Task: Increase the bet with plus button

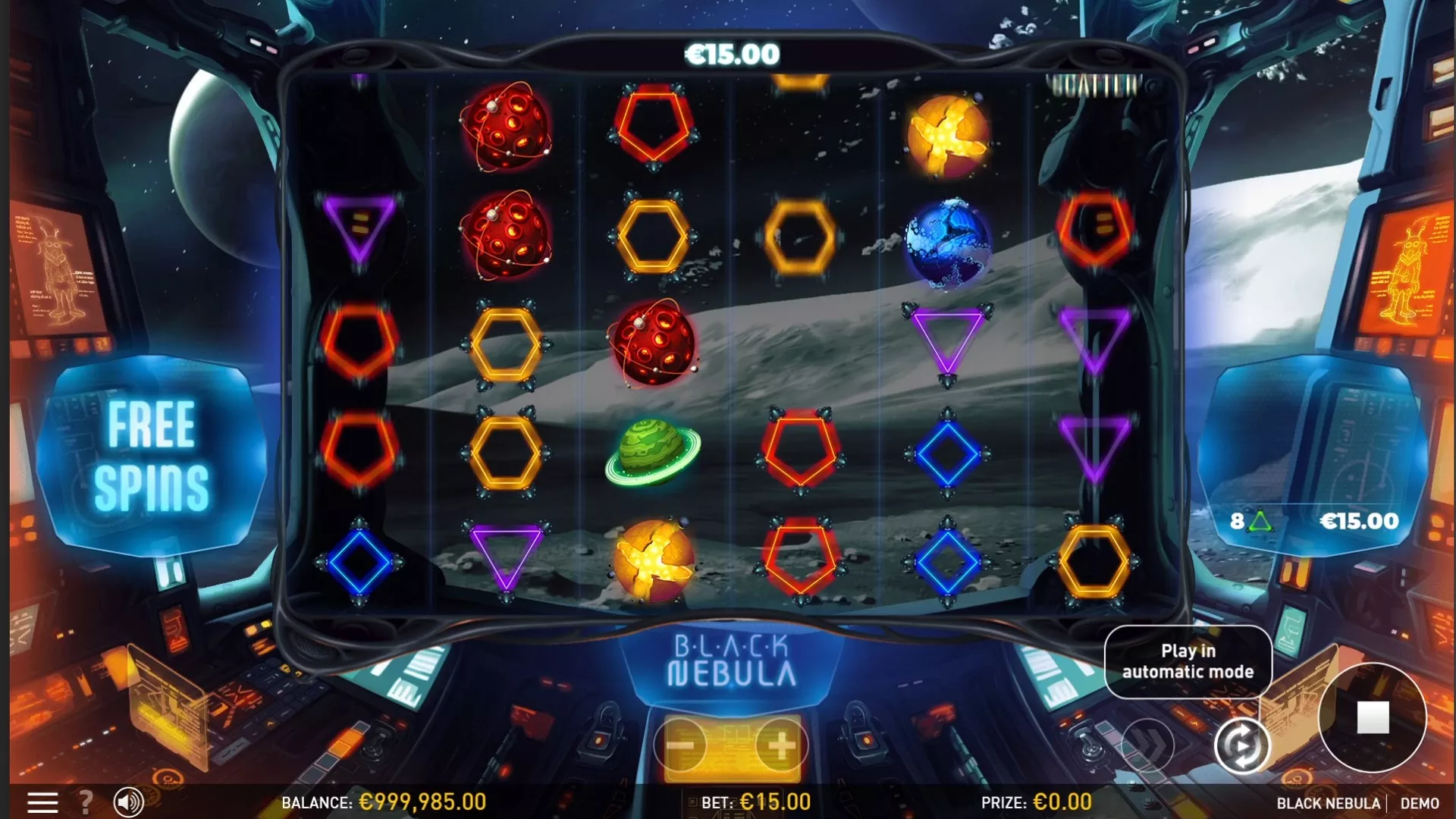Action: point(781,746)
